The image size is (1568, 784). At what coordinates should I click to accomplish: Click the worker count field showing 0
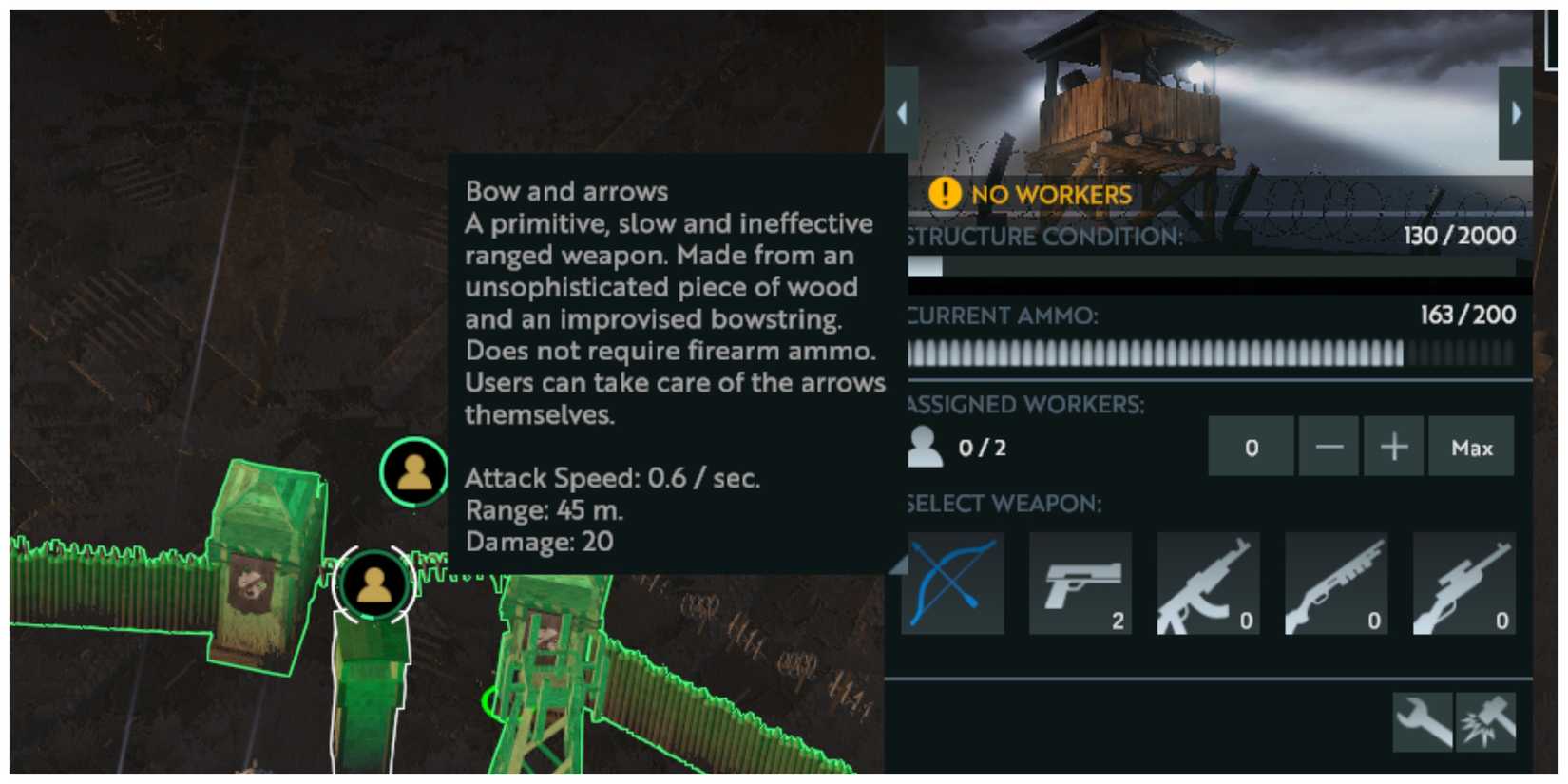[x=1251, y=446]
